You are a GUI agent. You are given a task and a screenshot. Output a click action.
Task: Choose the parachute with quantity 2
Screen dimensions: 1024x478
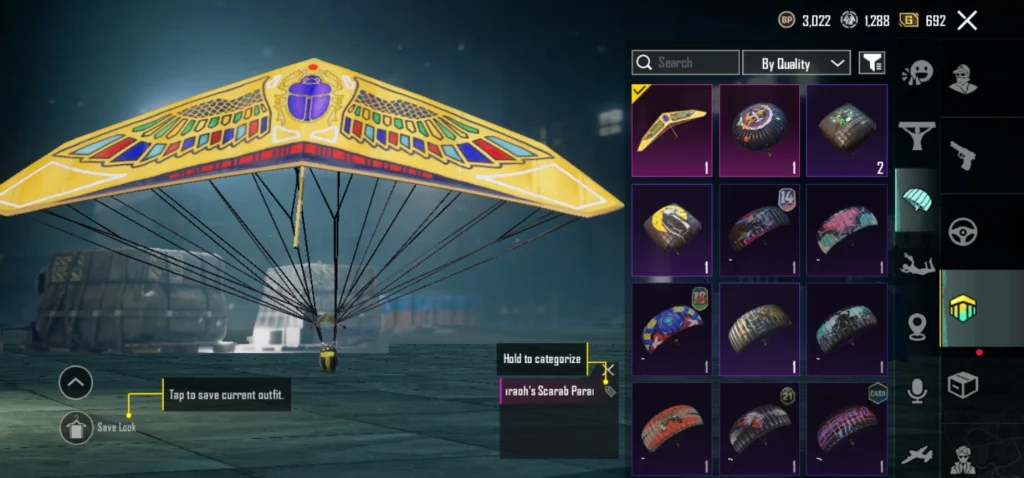847,130
